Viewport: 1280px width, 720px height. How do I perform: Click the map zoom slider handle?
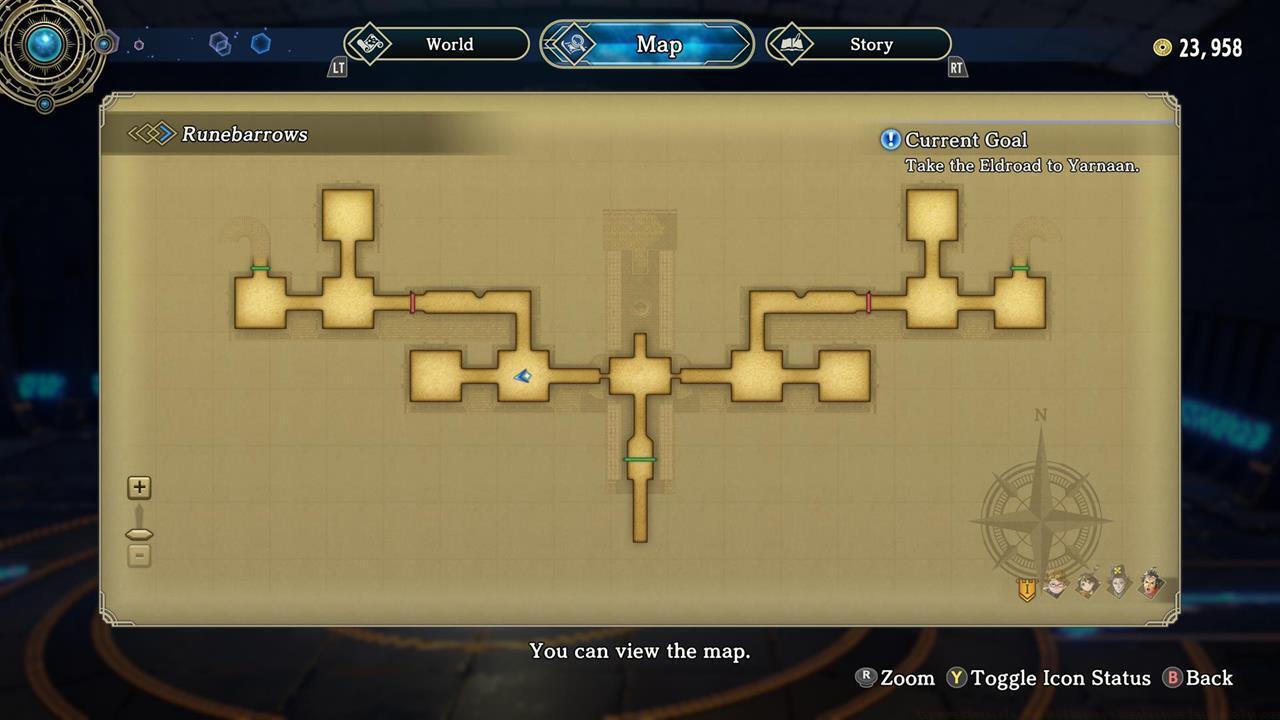coord(139,532)
